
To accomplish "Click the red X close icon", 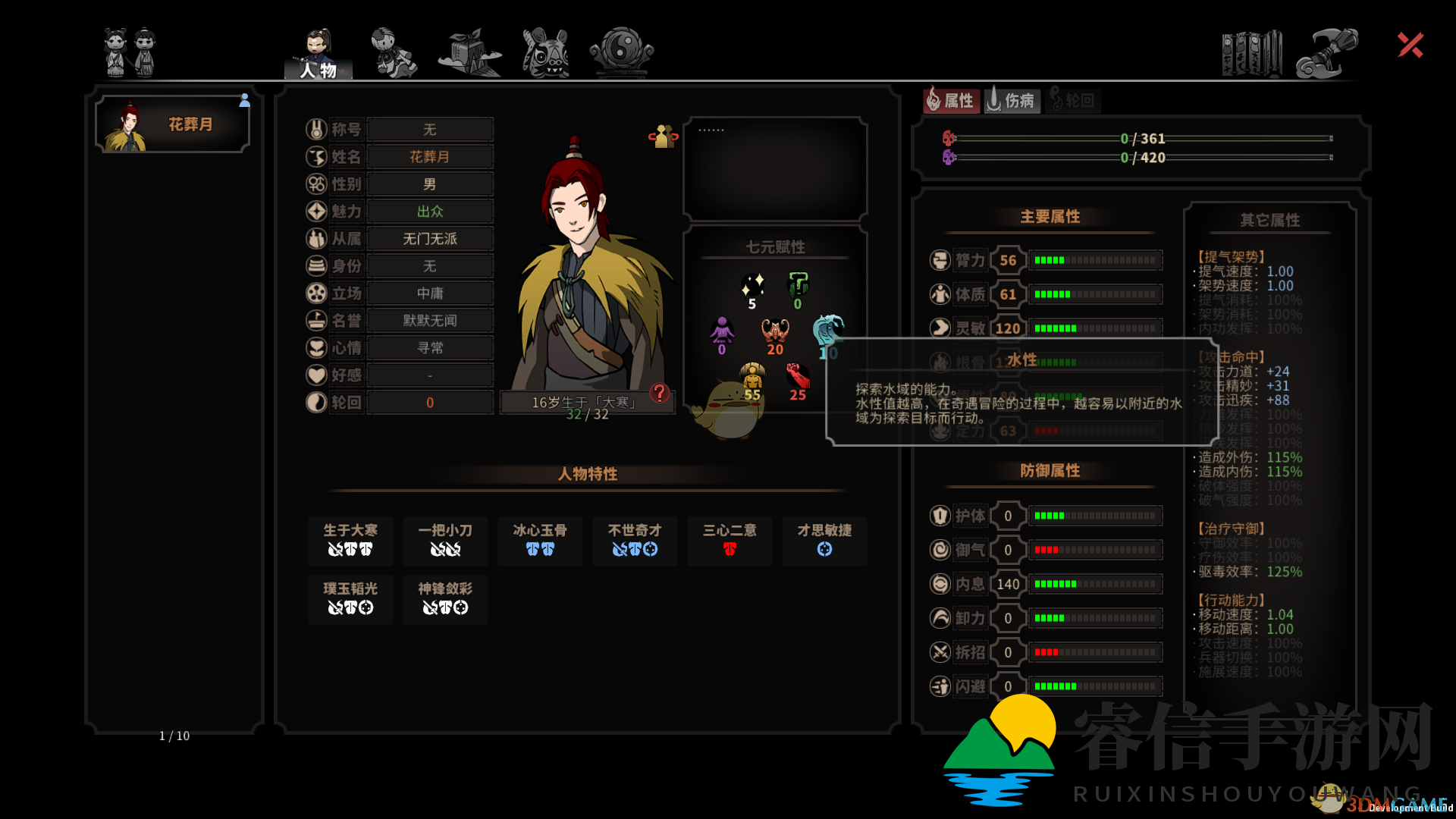I will (x=1409, y=45).
